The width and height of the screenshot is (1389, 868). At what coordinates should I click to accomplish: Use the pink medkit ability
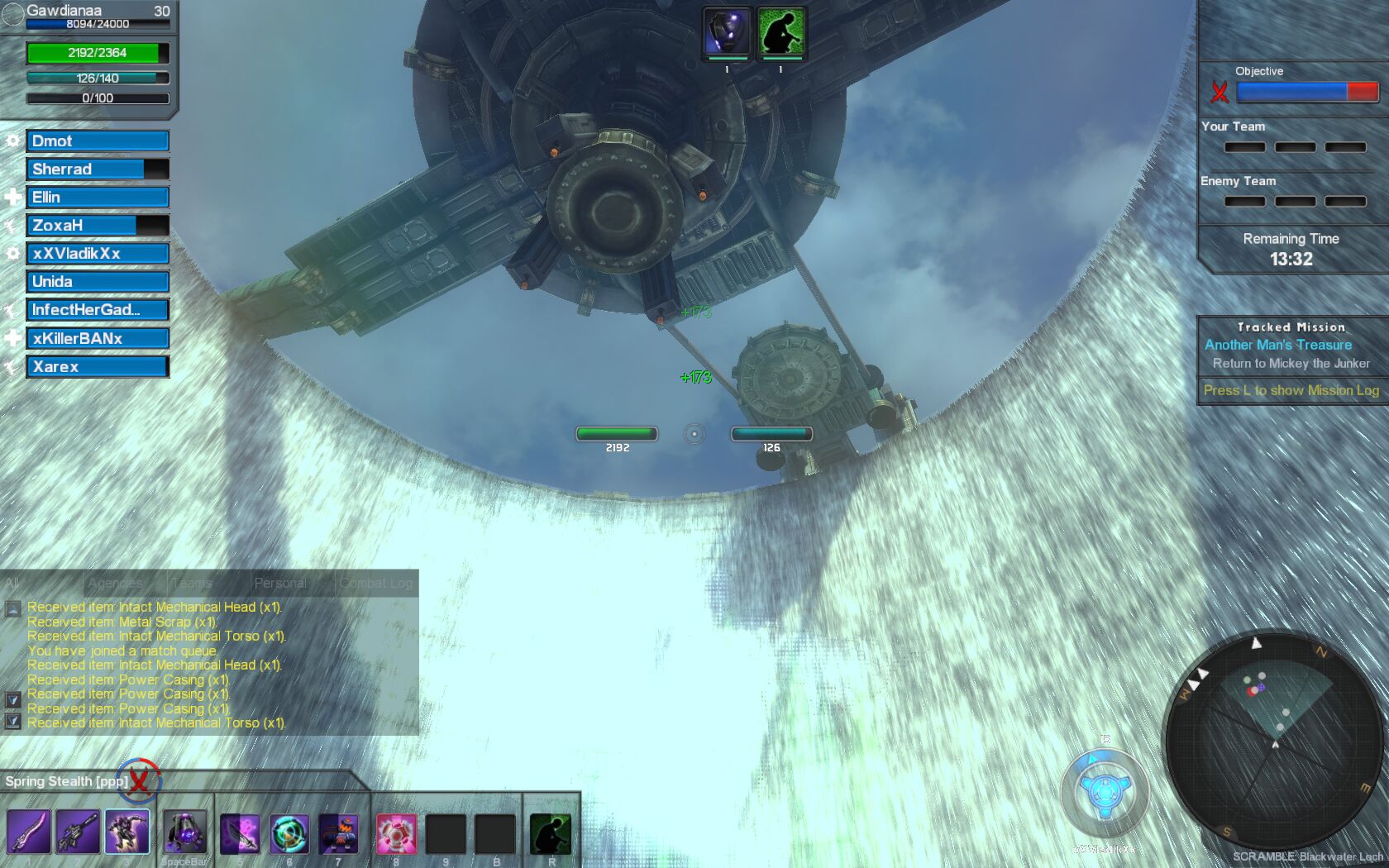pyautogui.click(x=396, y=833)
